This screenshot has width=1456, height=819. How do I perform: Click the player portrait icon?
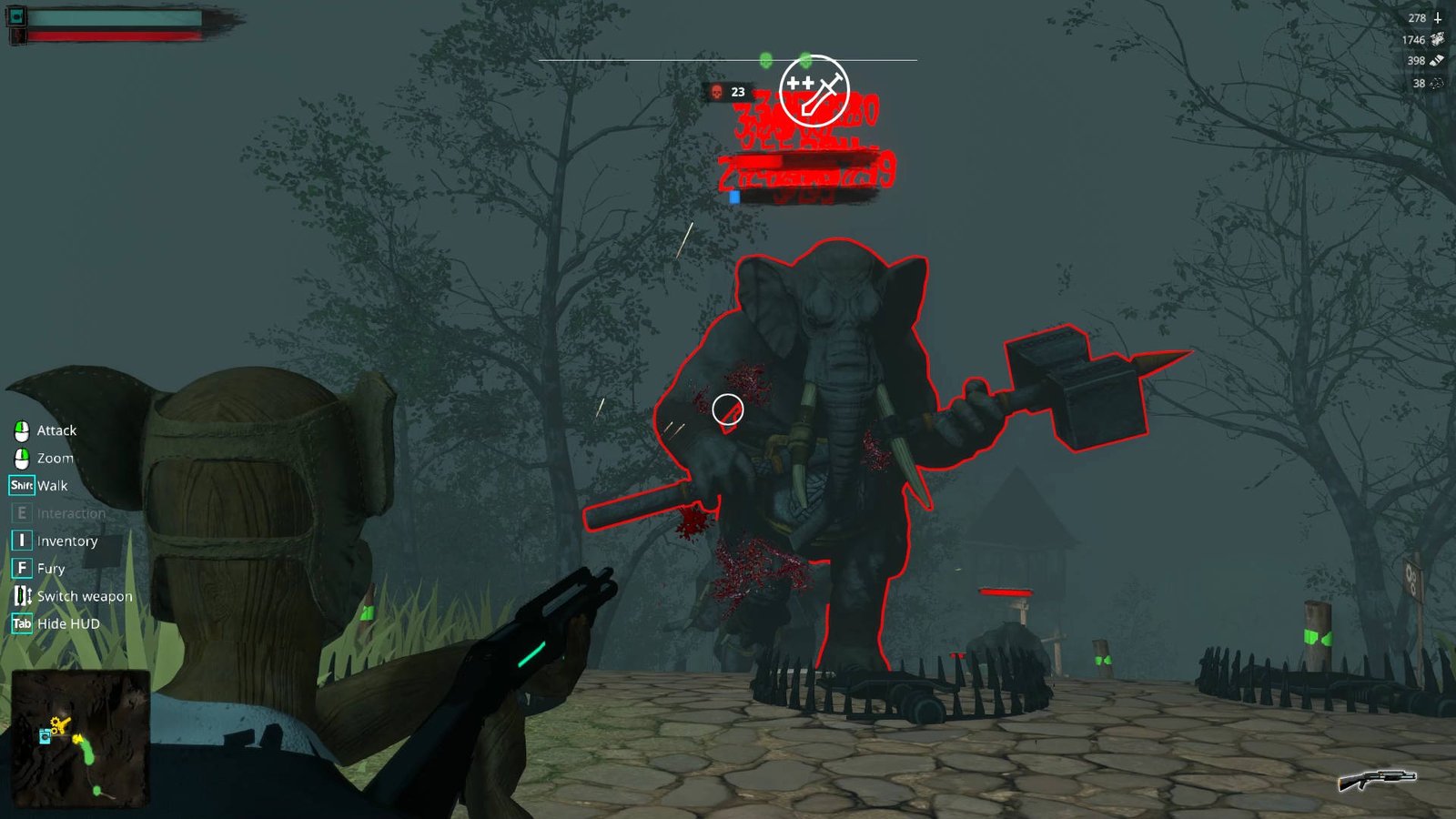(x=16, y=16)
